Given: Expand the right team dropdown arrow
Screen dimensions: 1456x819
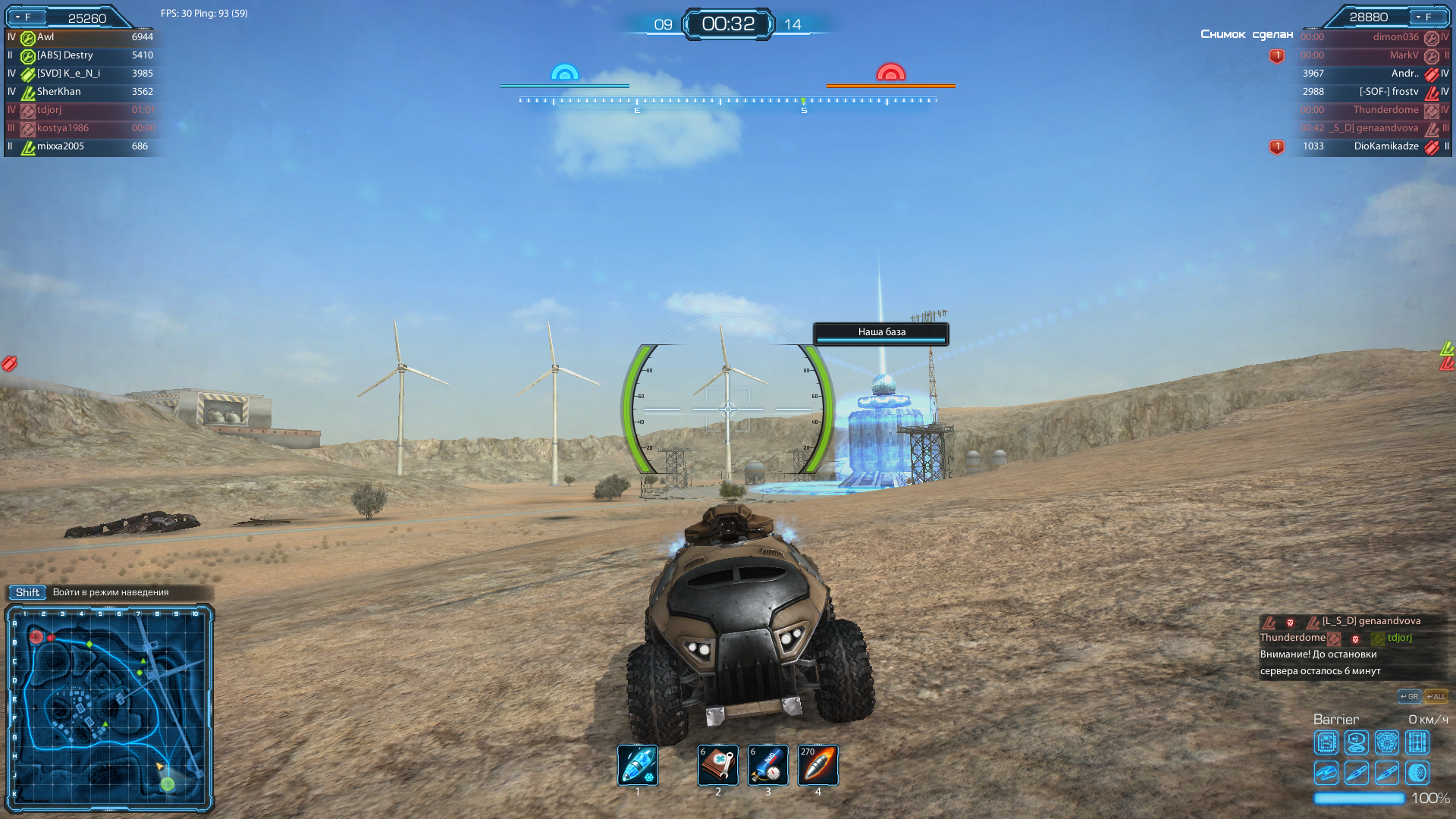Looking at the screenshot, I should tap(1418, 17).
